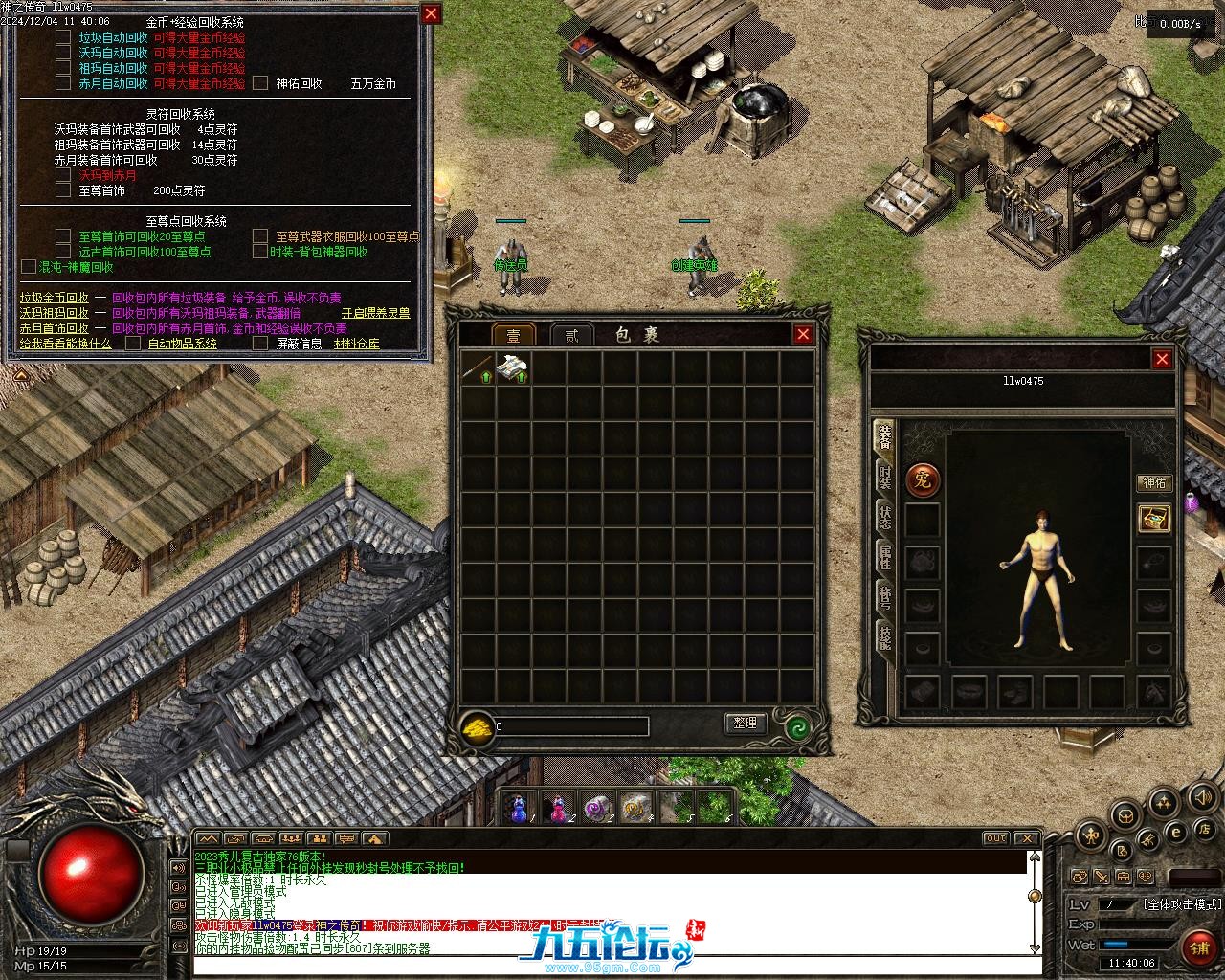The image size is (1225, 980).
Task: Switch to the 时装 tab
Action: (x=884, y=479)
